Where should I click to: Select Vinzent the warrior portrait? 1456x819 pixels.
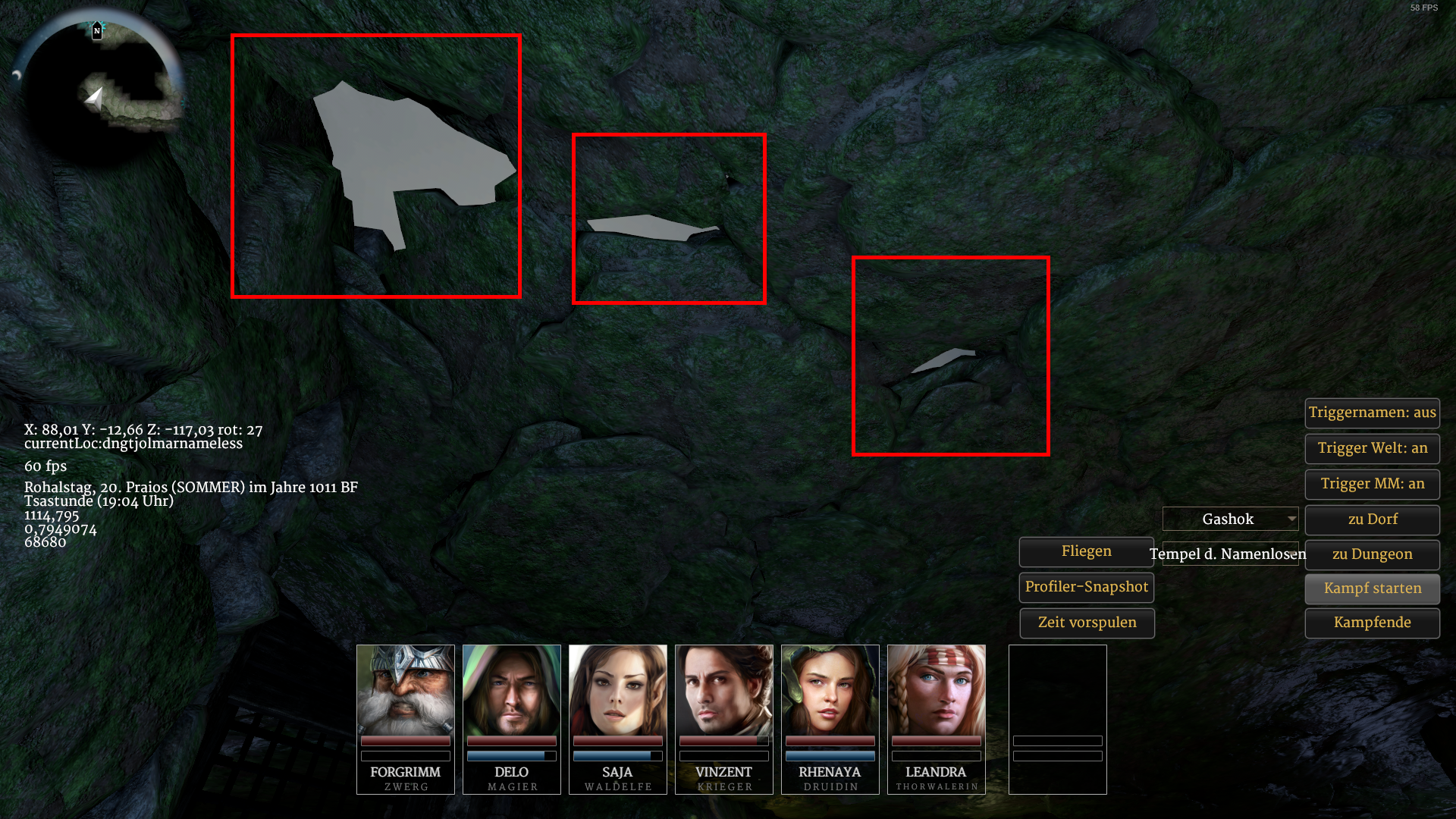tap(724, 690)
